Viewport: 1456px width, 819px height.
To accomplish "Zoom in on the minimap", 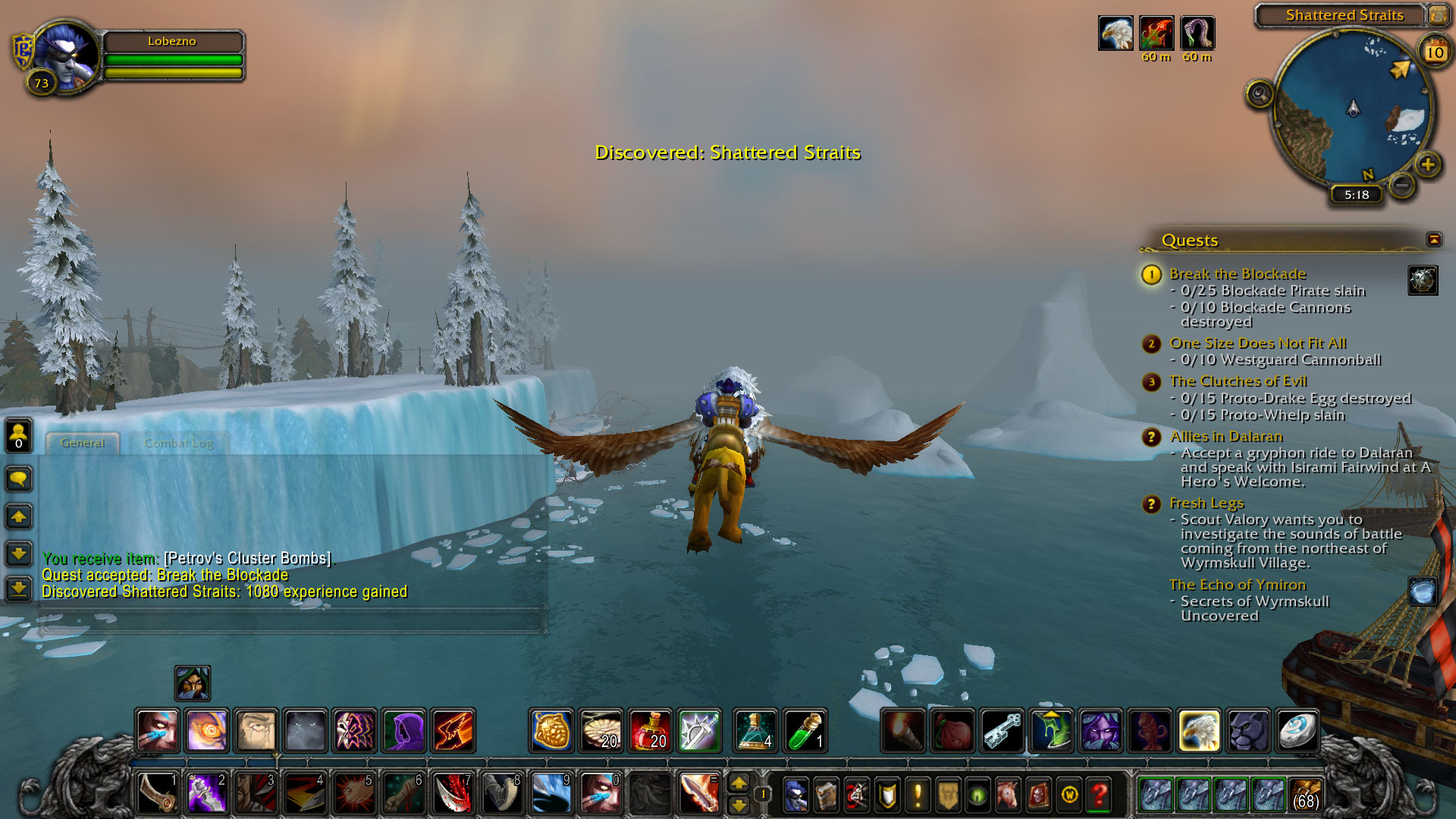I will (1428, 164).
